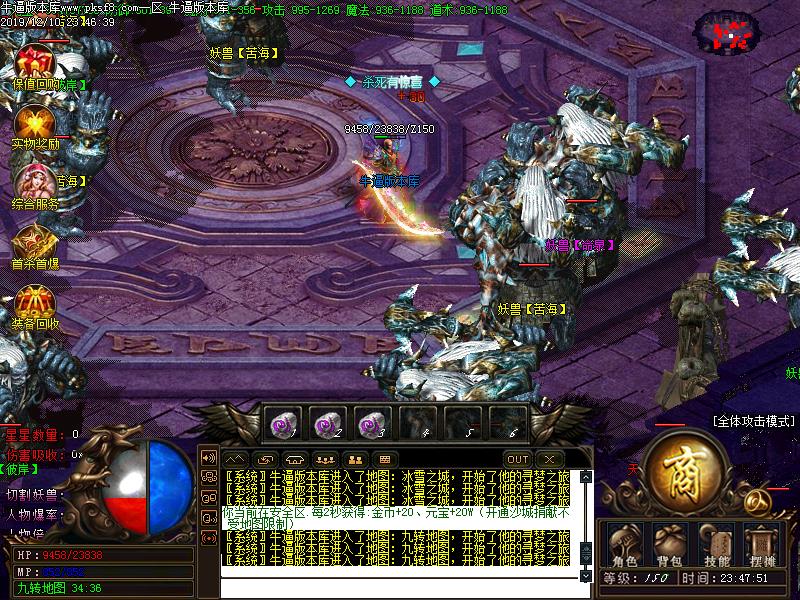Image resolution: width=800 pixels, height=600 pixels.
Task: Open the 背包 backpack
Action: [x=669, y=546]
